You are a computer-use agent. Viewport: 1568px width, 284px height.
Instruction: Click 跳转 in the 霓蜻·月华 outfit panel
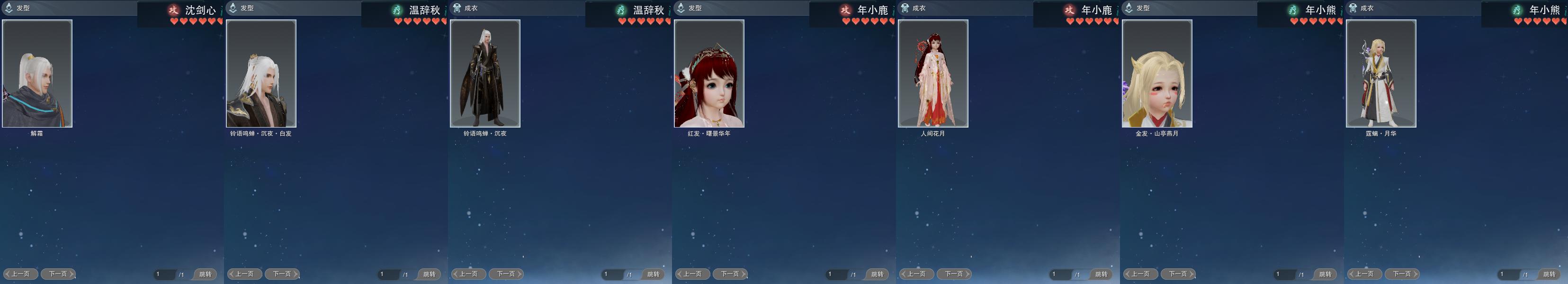[1549, 274]
